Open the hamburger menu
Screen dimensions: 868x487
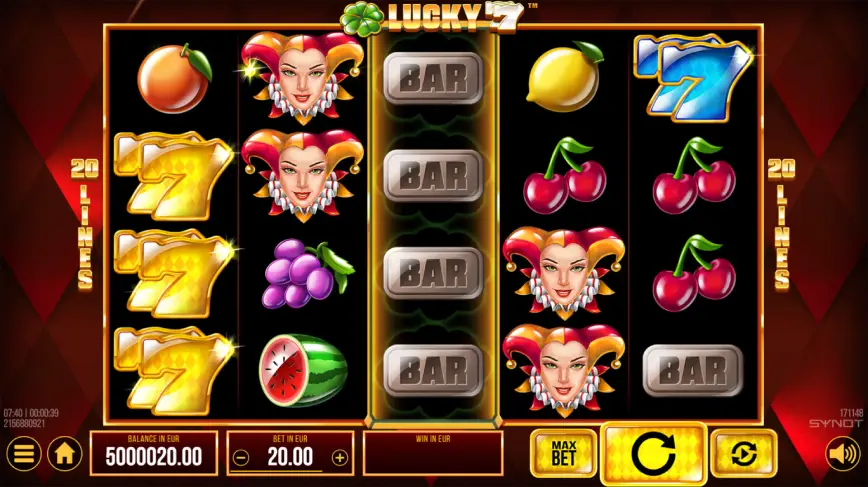(x=24, y=454)
